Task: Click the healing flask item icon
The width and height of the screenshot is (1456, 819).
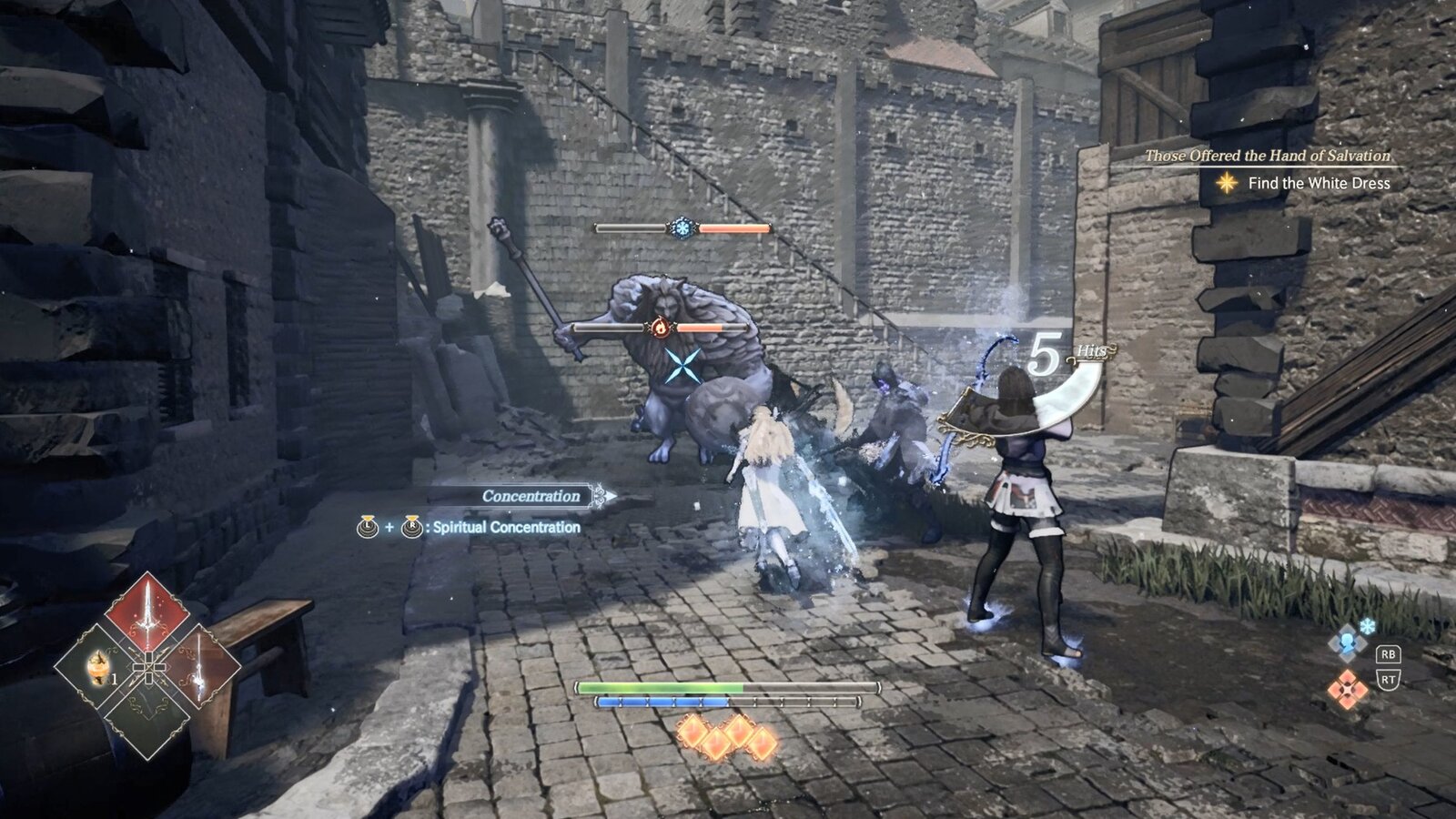Action: coord(97,668)
